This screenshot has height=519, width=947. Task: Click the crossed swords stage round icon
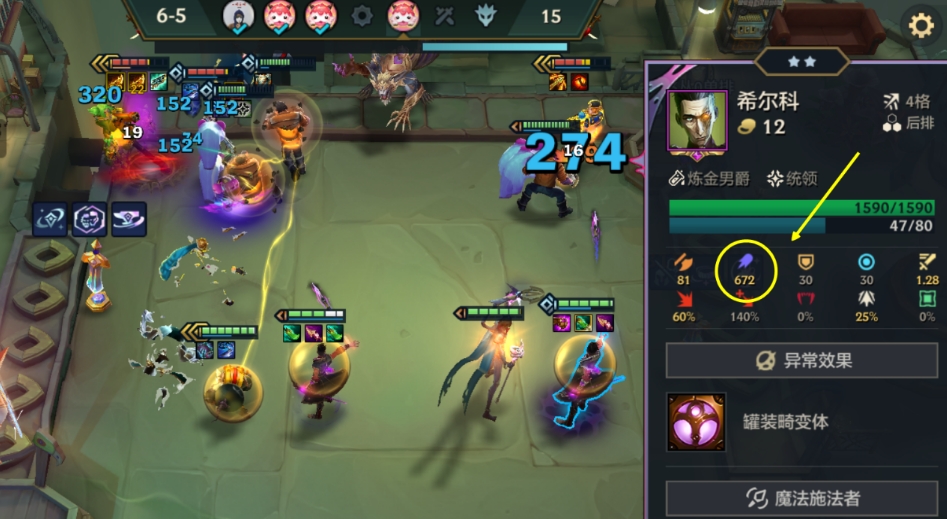click(445, 17)
